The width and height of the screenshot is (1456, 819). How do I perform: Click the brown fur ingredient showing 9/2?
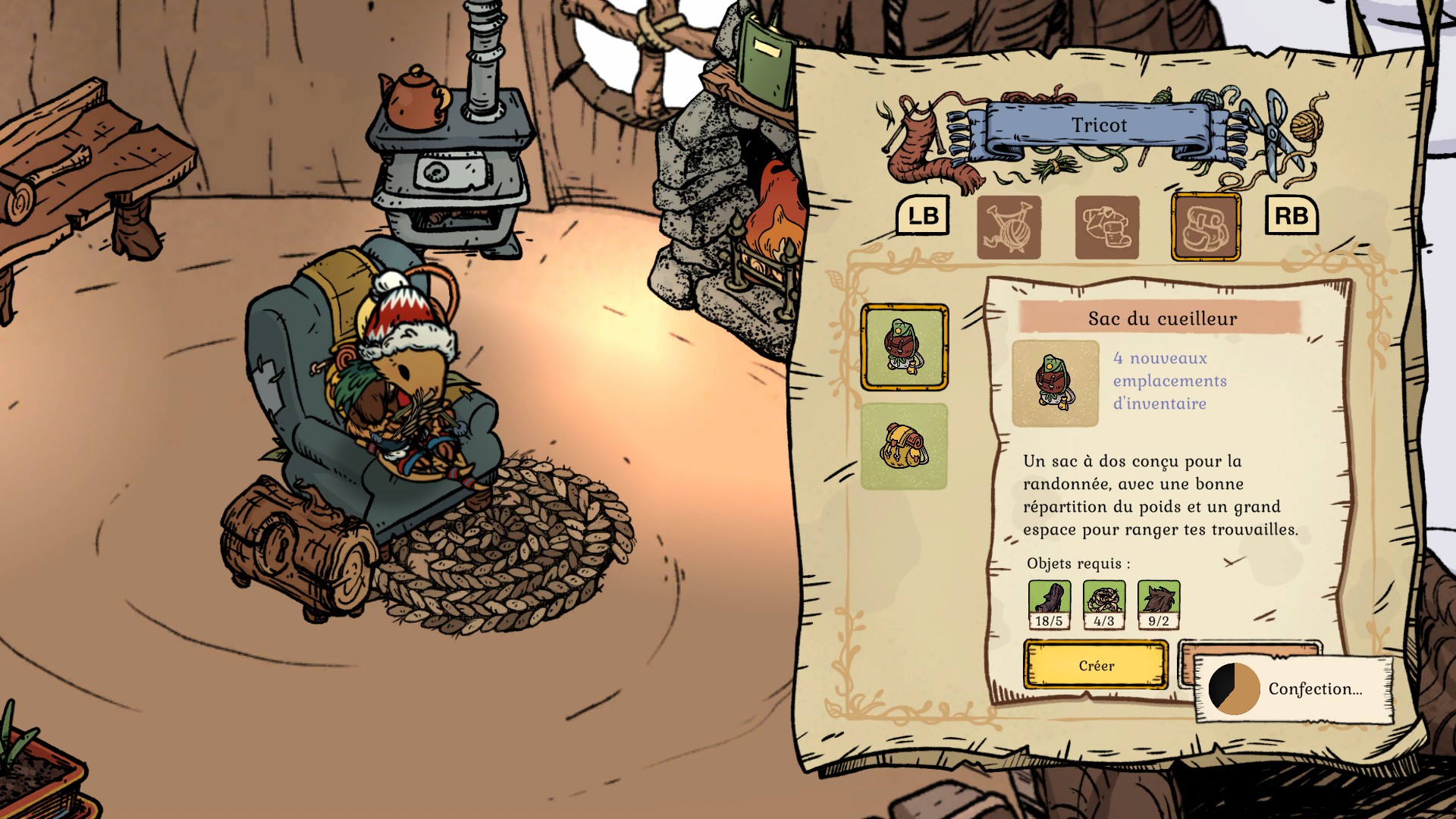pyautogui.click(x=1159, y=604)
